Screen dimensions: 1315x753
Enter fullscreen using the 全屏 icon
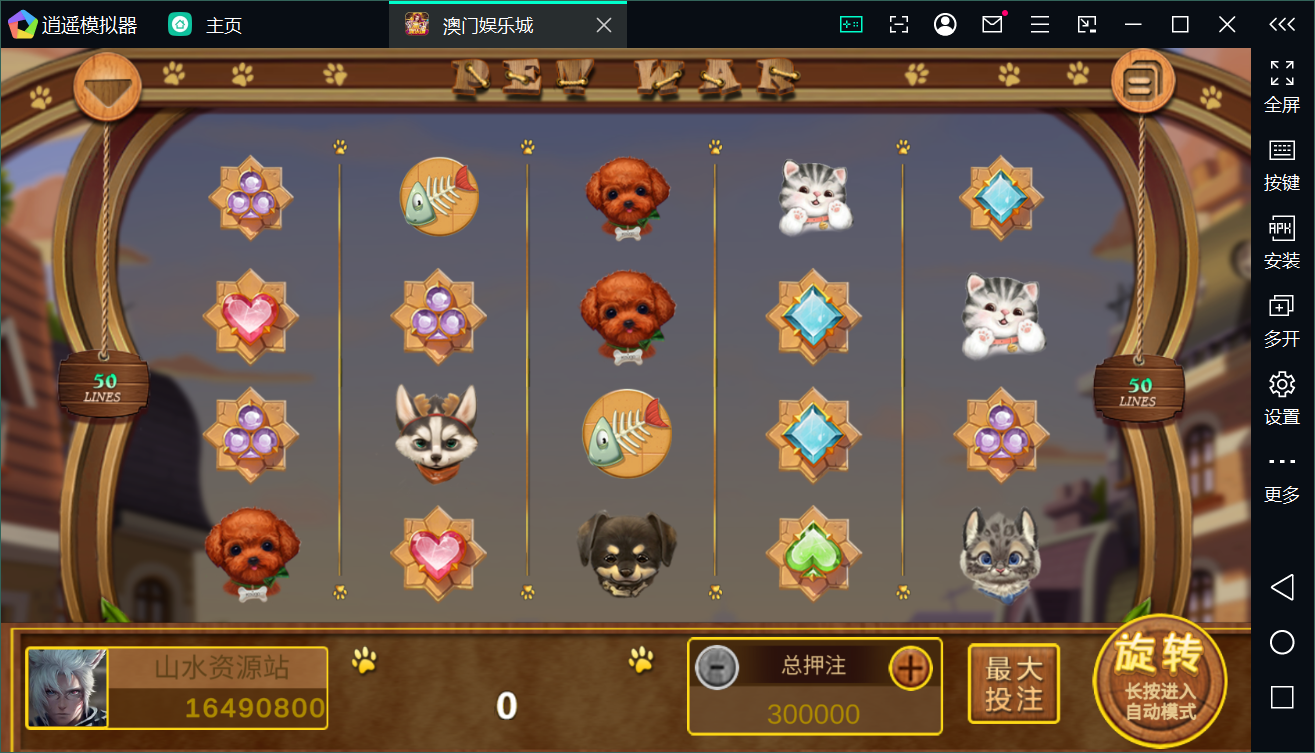coord(1282,73)
